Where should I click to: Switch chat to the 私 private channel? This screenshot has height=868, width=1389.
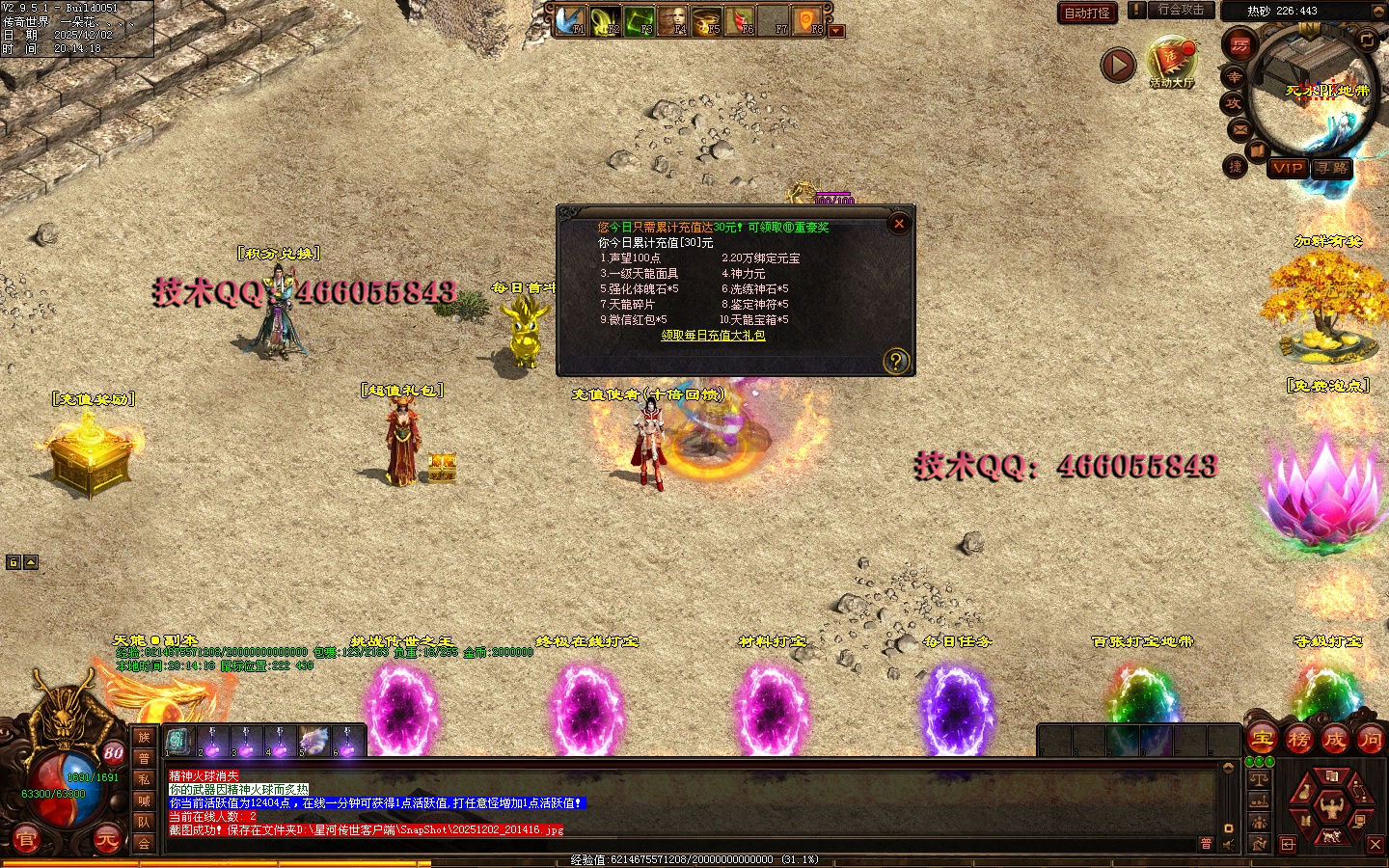(x=144, y=779)
